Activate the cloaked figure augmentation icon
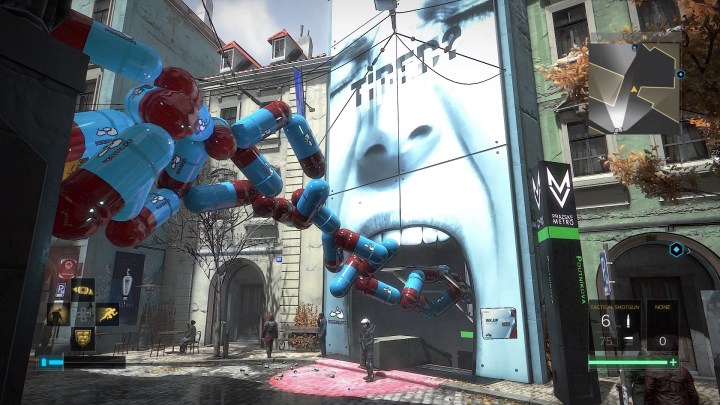 [58, 315]
